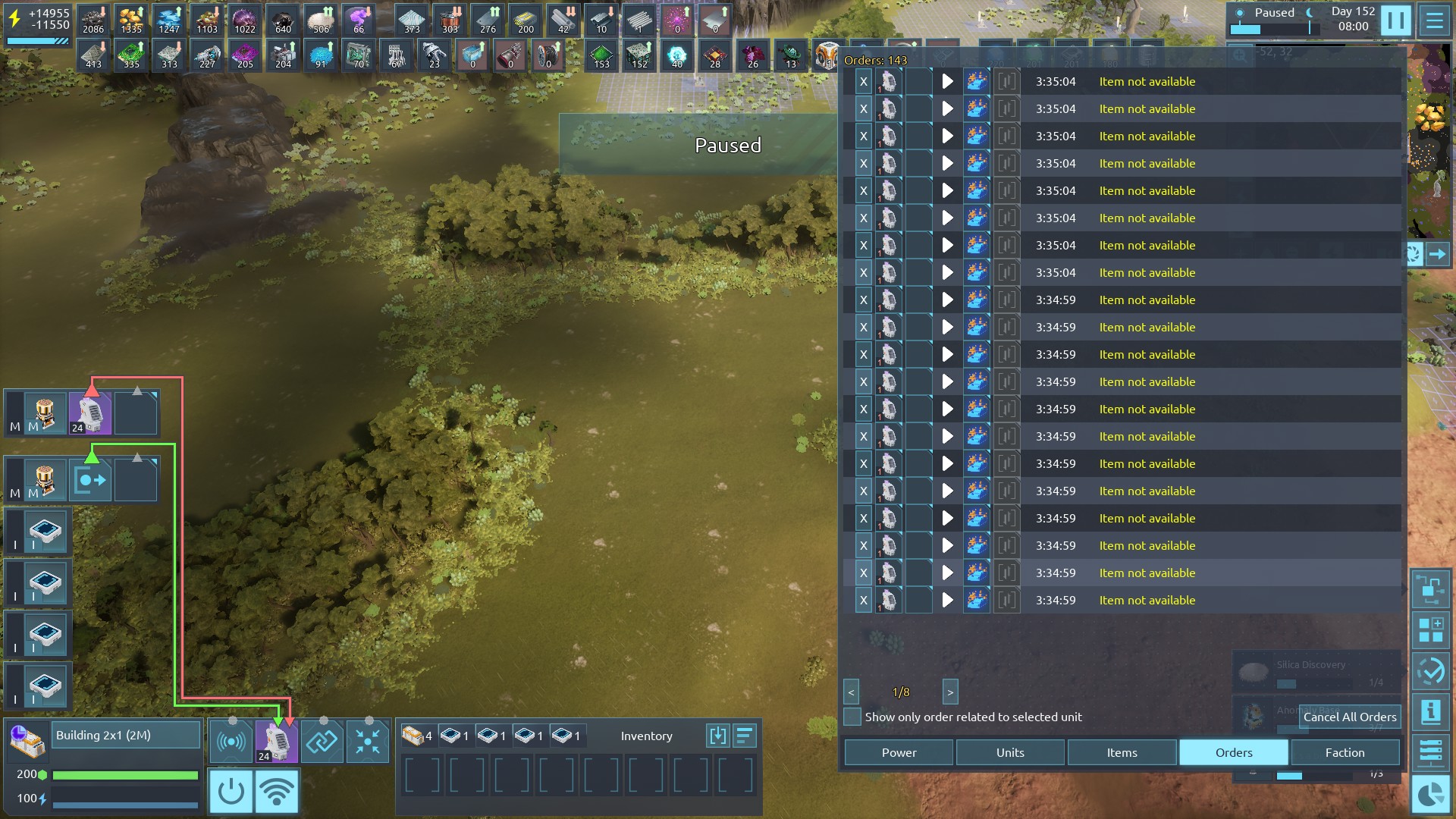Open the inventory sort options

point(745,736)
